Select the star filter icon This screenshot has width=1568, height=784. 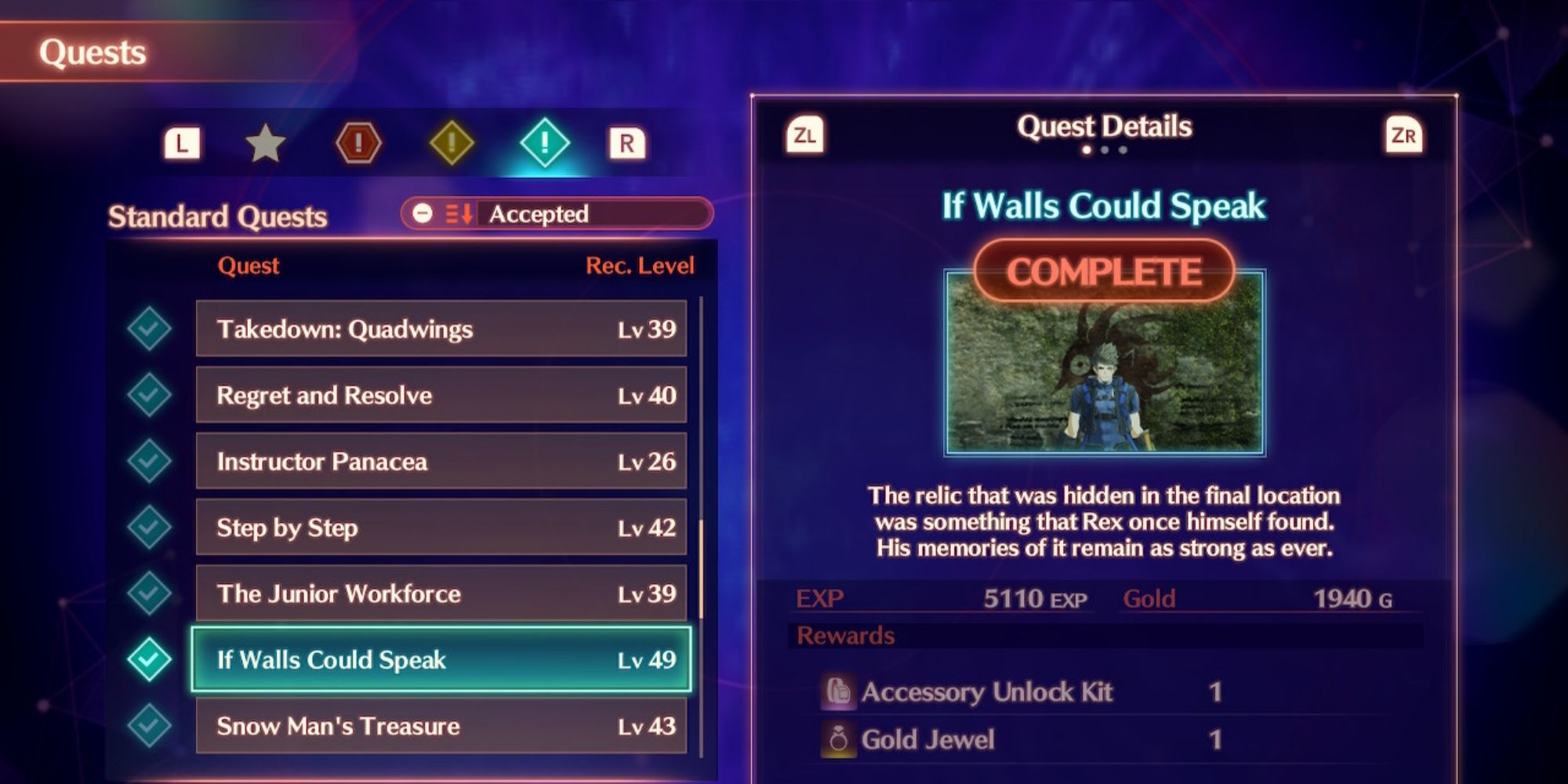point(265,143)
